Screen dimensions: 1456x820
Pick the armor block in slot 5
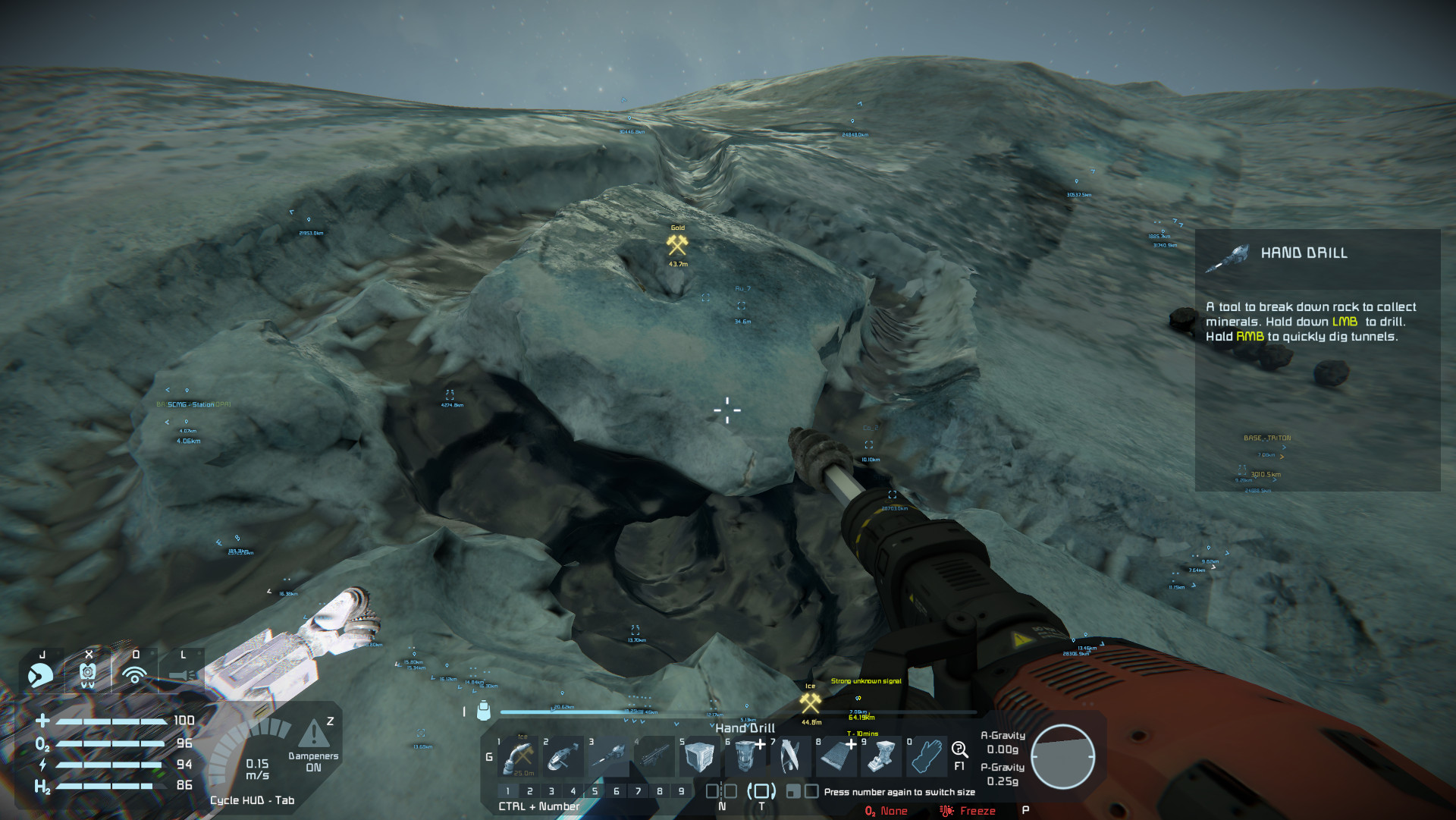(699, 756)
